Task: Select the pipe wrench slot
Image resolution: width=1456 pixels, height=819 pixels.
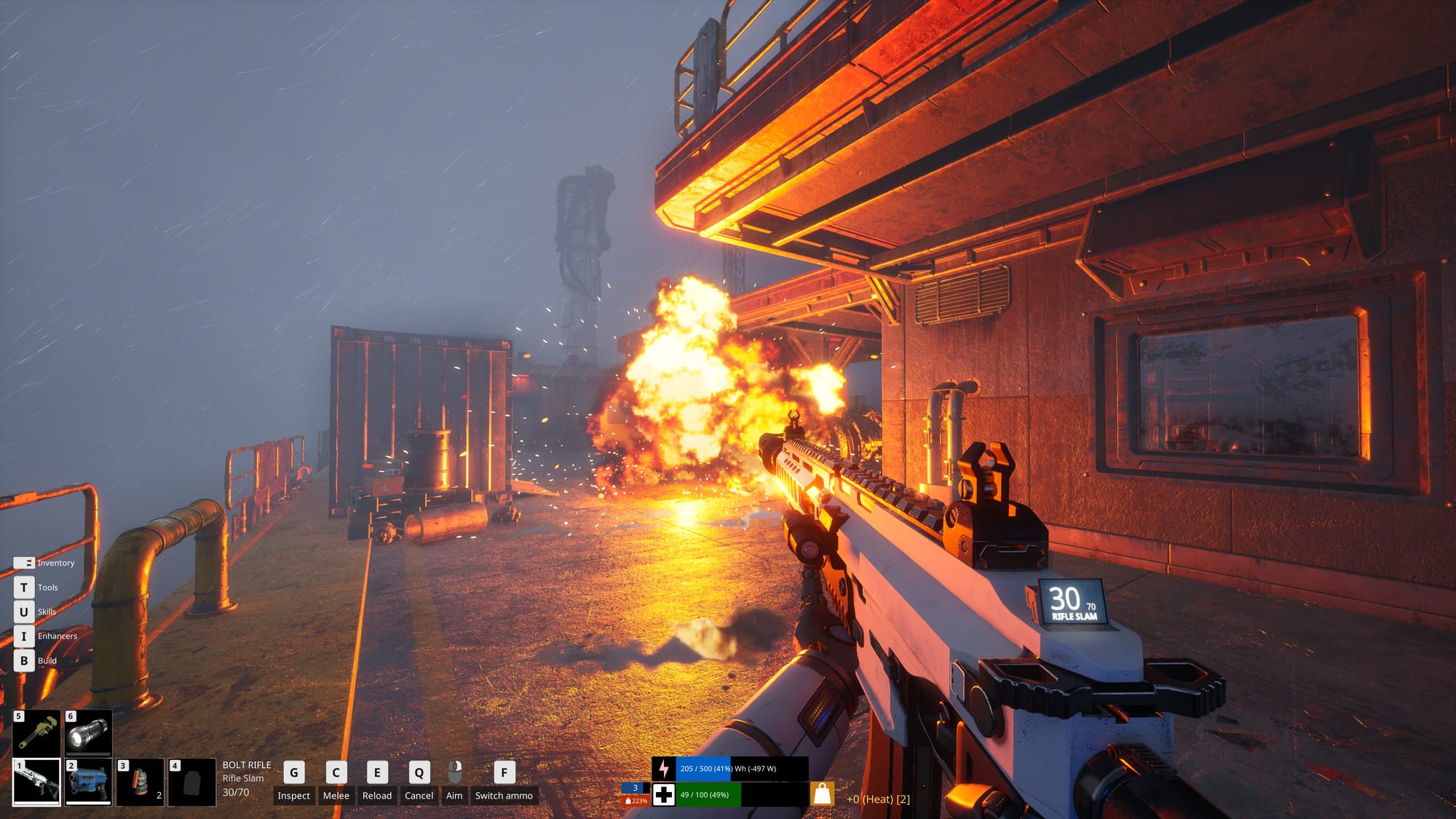Action: 36,733
